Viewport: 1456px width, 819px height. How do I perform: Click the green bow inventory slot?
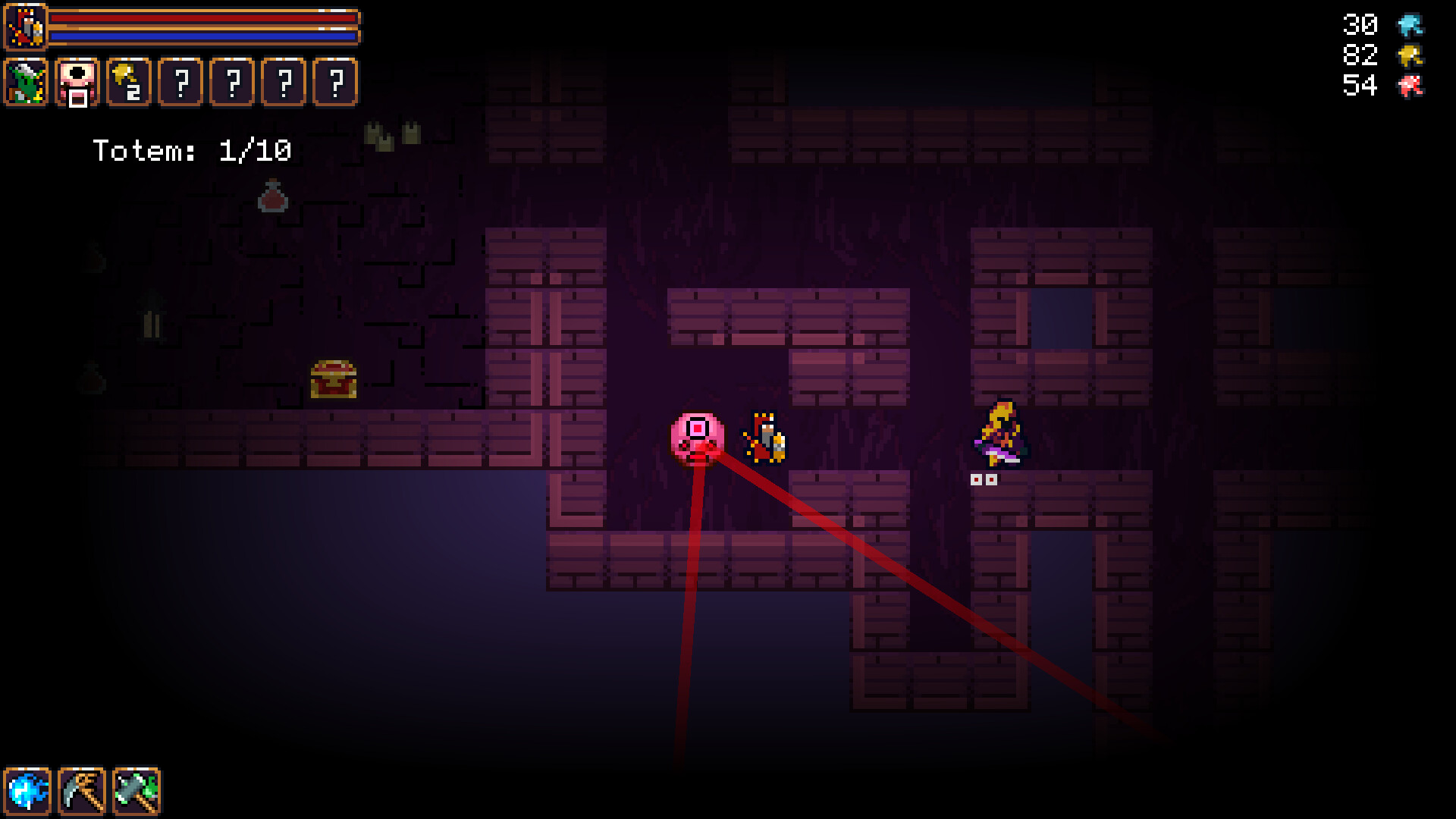click(25, 83)
